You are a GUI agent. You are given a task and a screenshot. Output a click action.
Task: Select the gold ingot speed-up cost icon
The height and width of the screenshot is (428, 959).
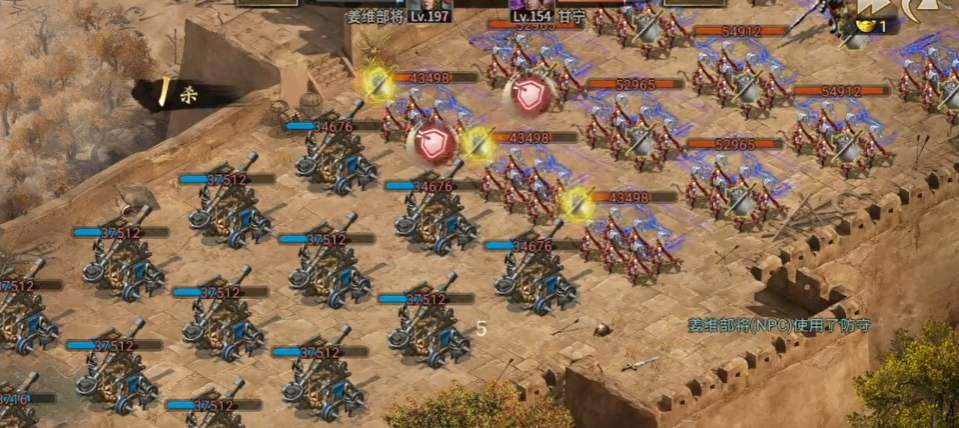point(864,26)
